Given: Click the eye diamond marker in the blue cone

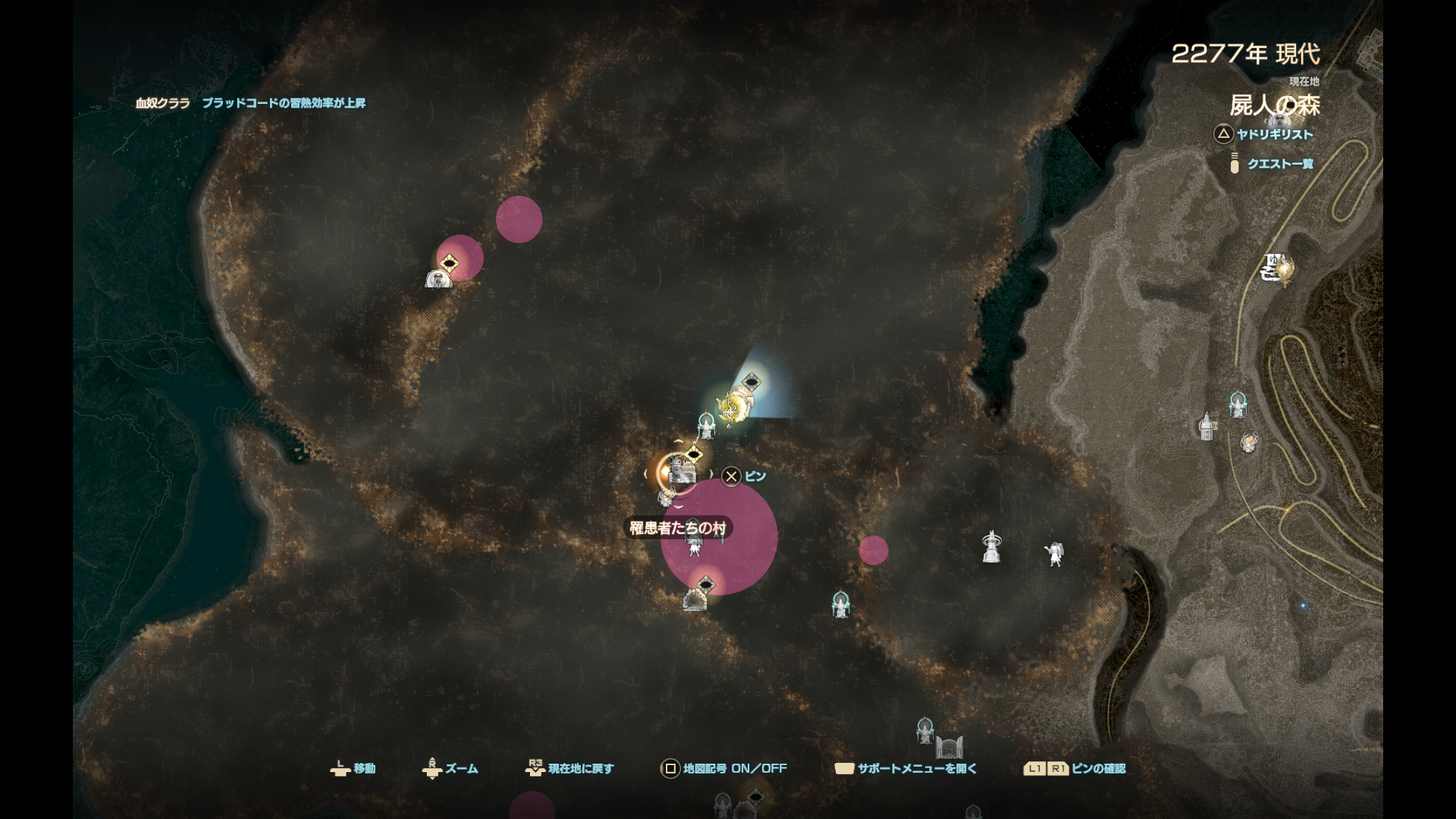Looking at the screenshot, I should (x=751, y=381).
